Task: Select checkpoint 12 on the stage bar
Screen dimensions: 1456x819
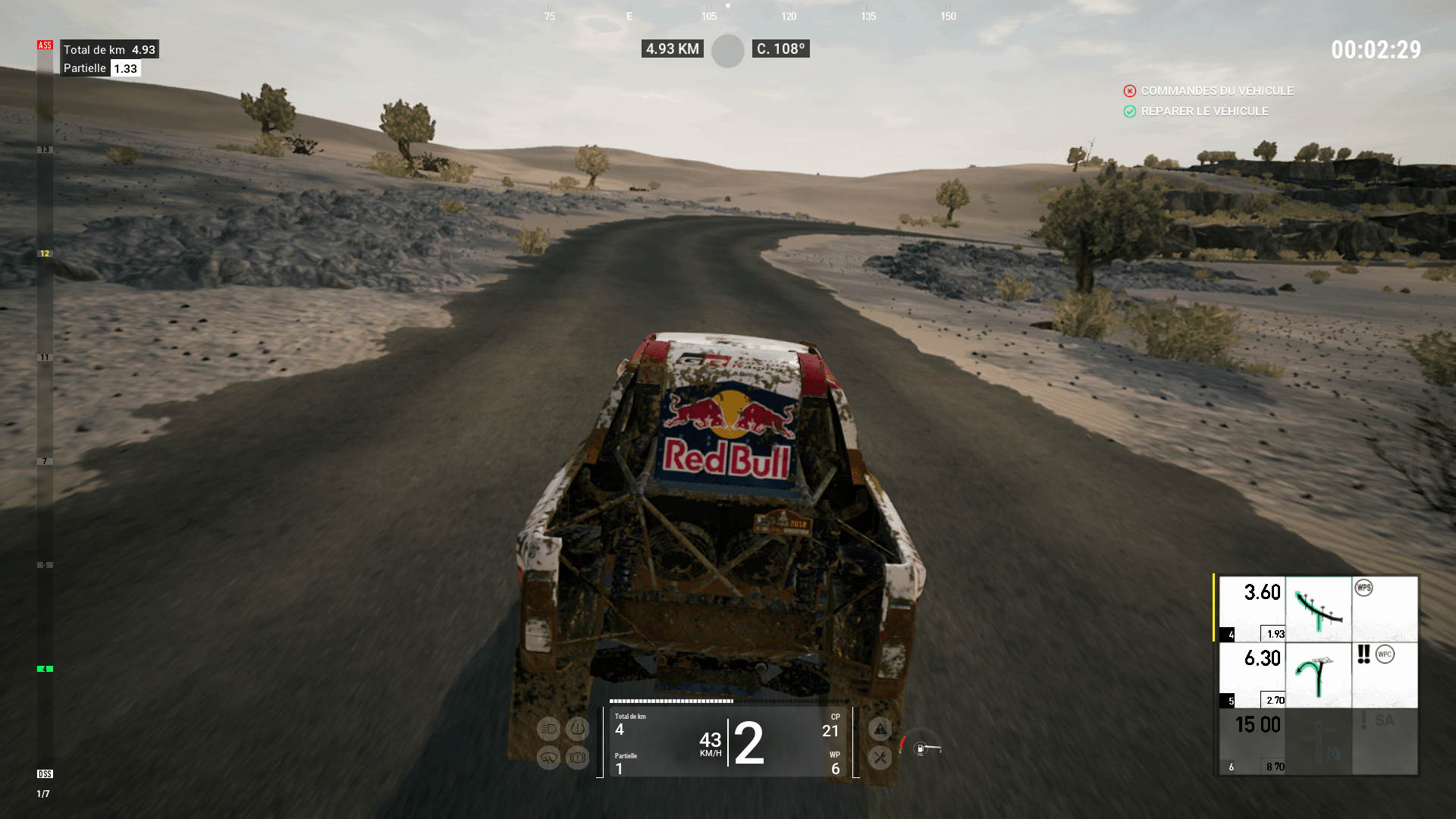Action: [x=45, y=254]
